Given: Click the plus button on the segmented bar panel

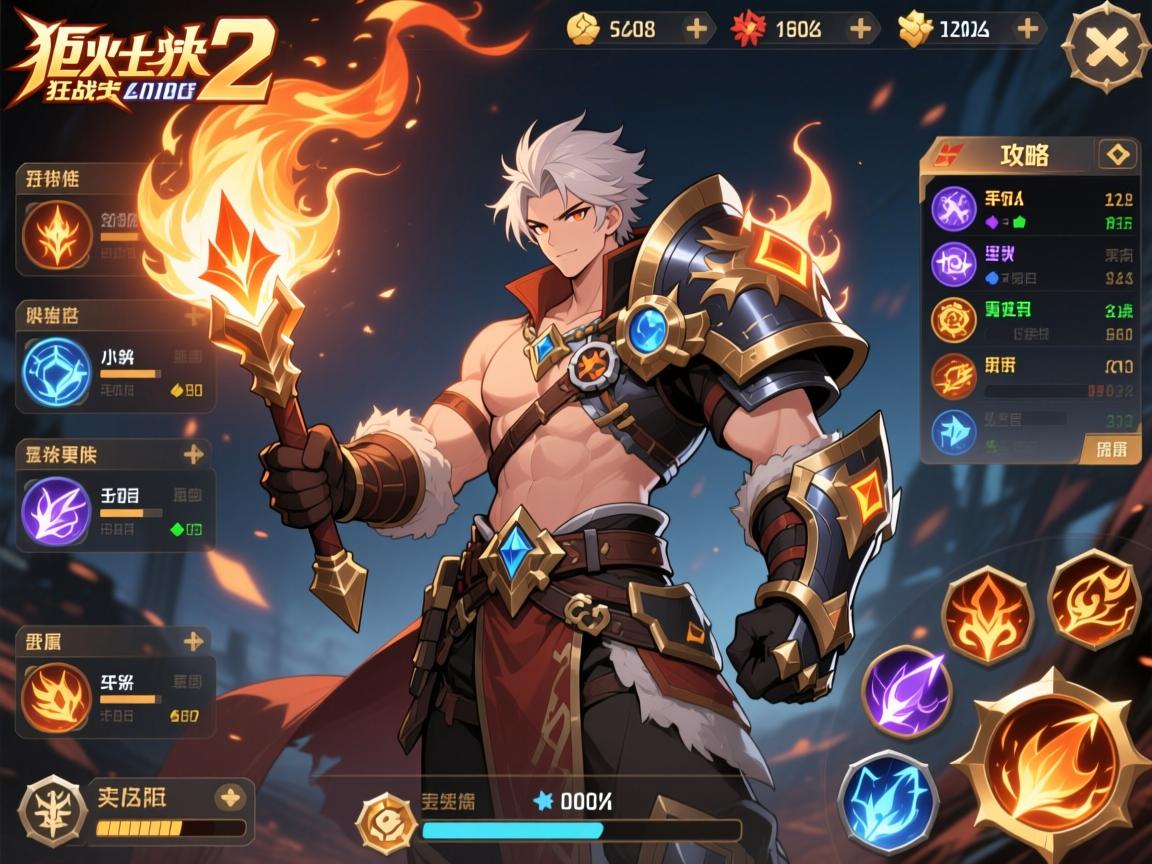Looking at the screenshot, I should pyautogui.click(x=230, y=796).
